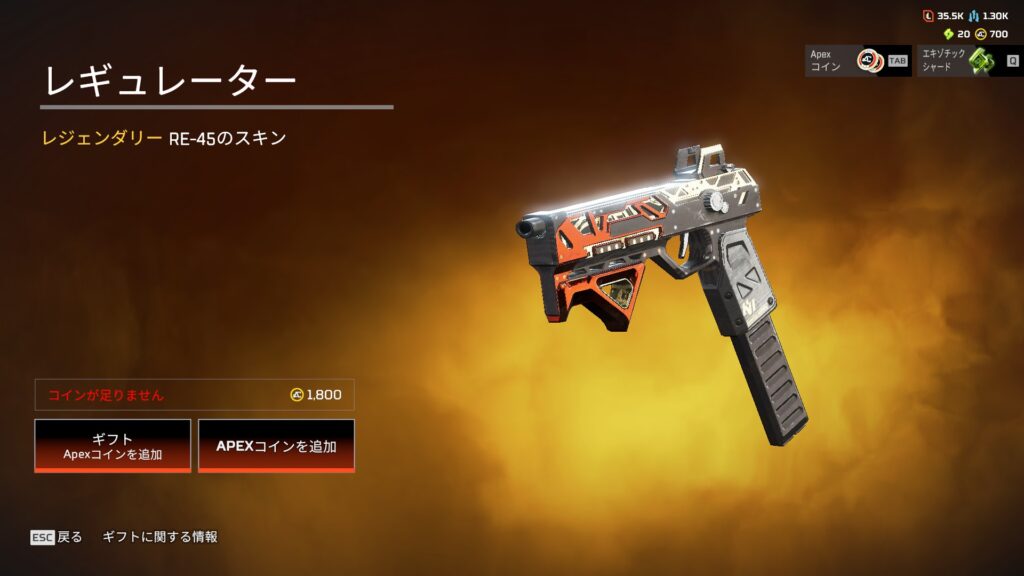Go back with the 戻る option
This screenshot has height=576, width=1024.
(57, 537)
